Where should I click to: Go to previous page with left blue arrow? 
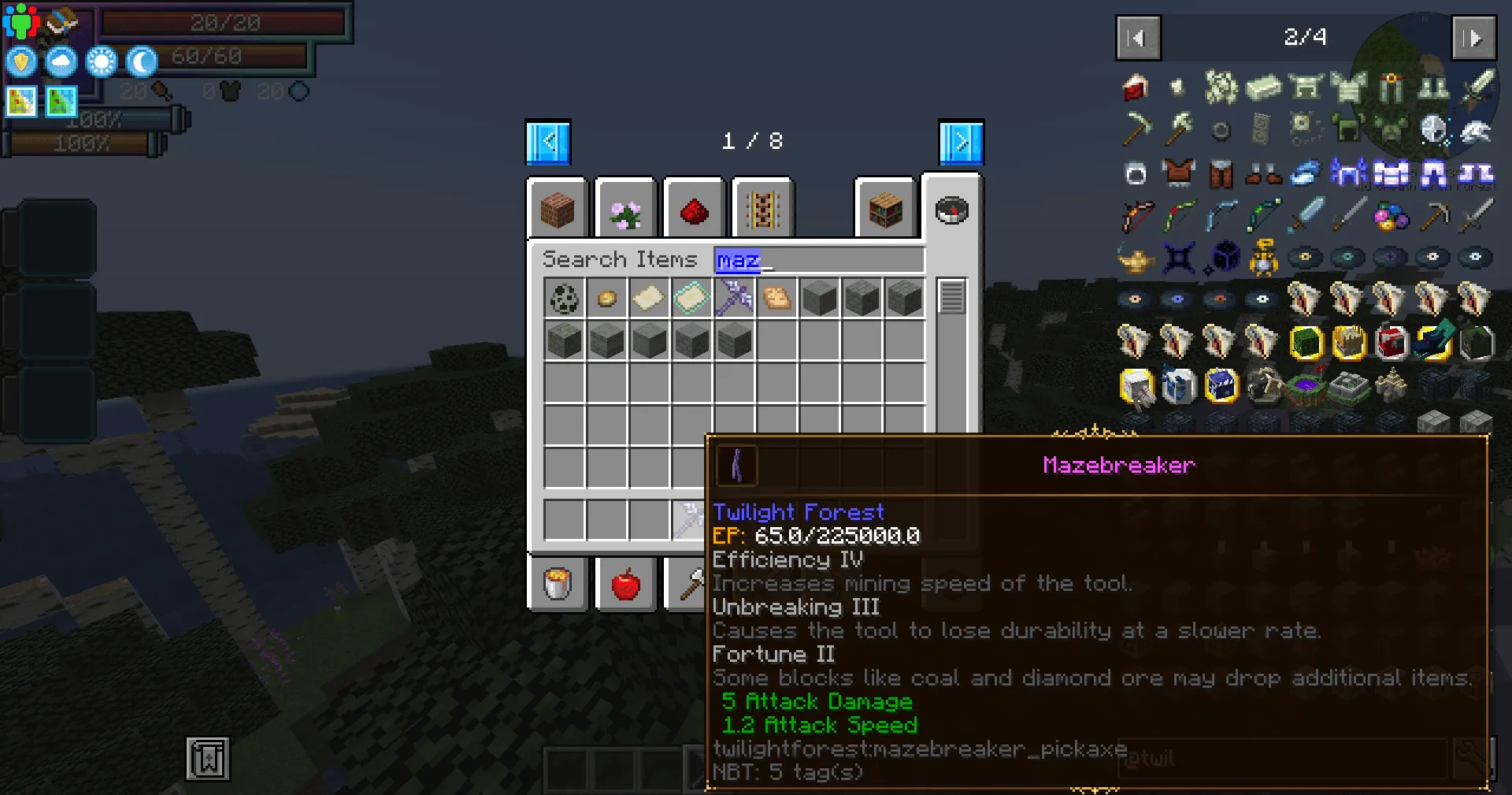(x=548, y=142)
